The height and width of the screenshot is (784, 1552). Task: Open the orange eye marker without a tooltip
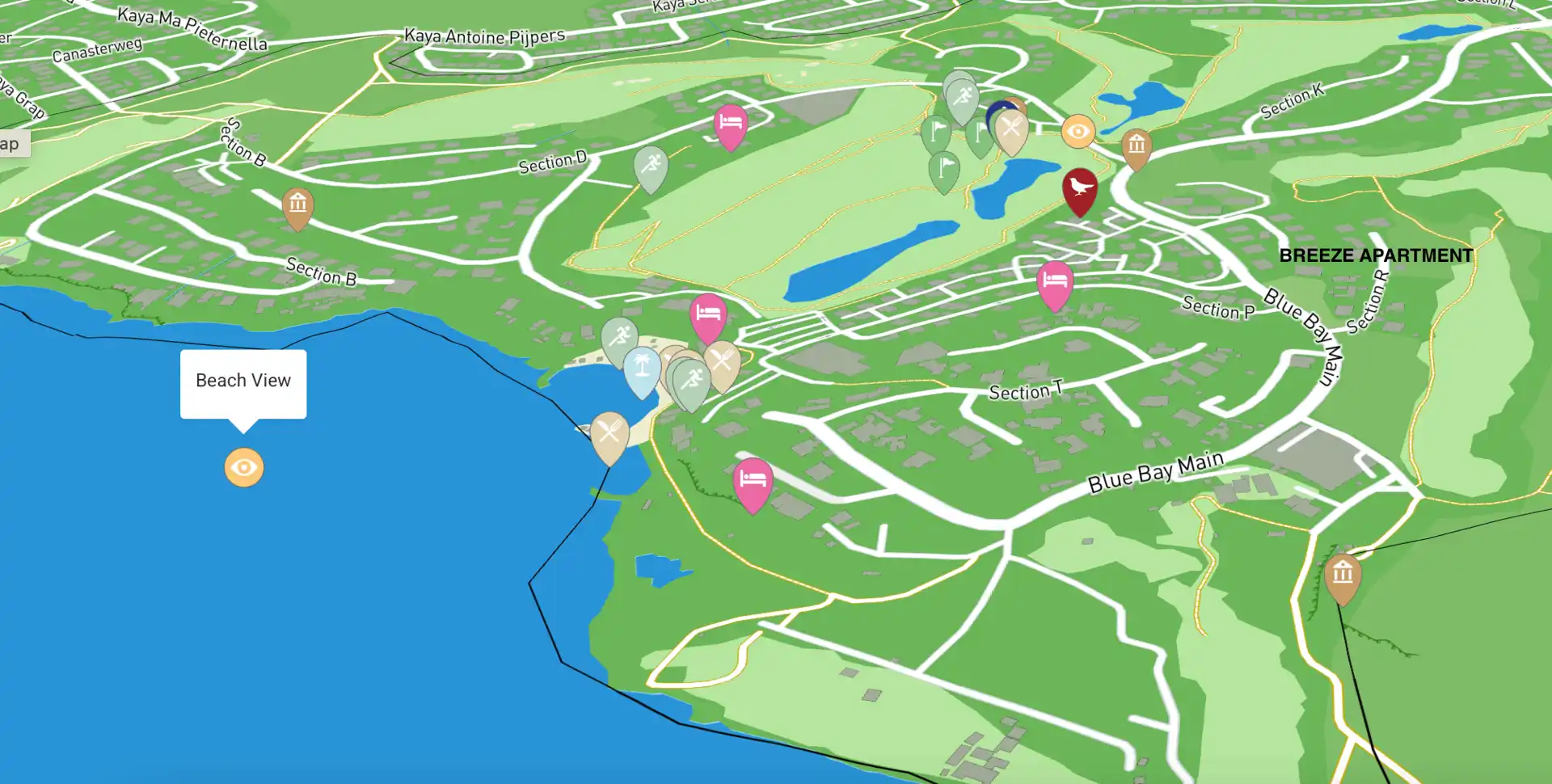1078,132
